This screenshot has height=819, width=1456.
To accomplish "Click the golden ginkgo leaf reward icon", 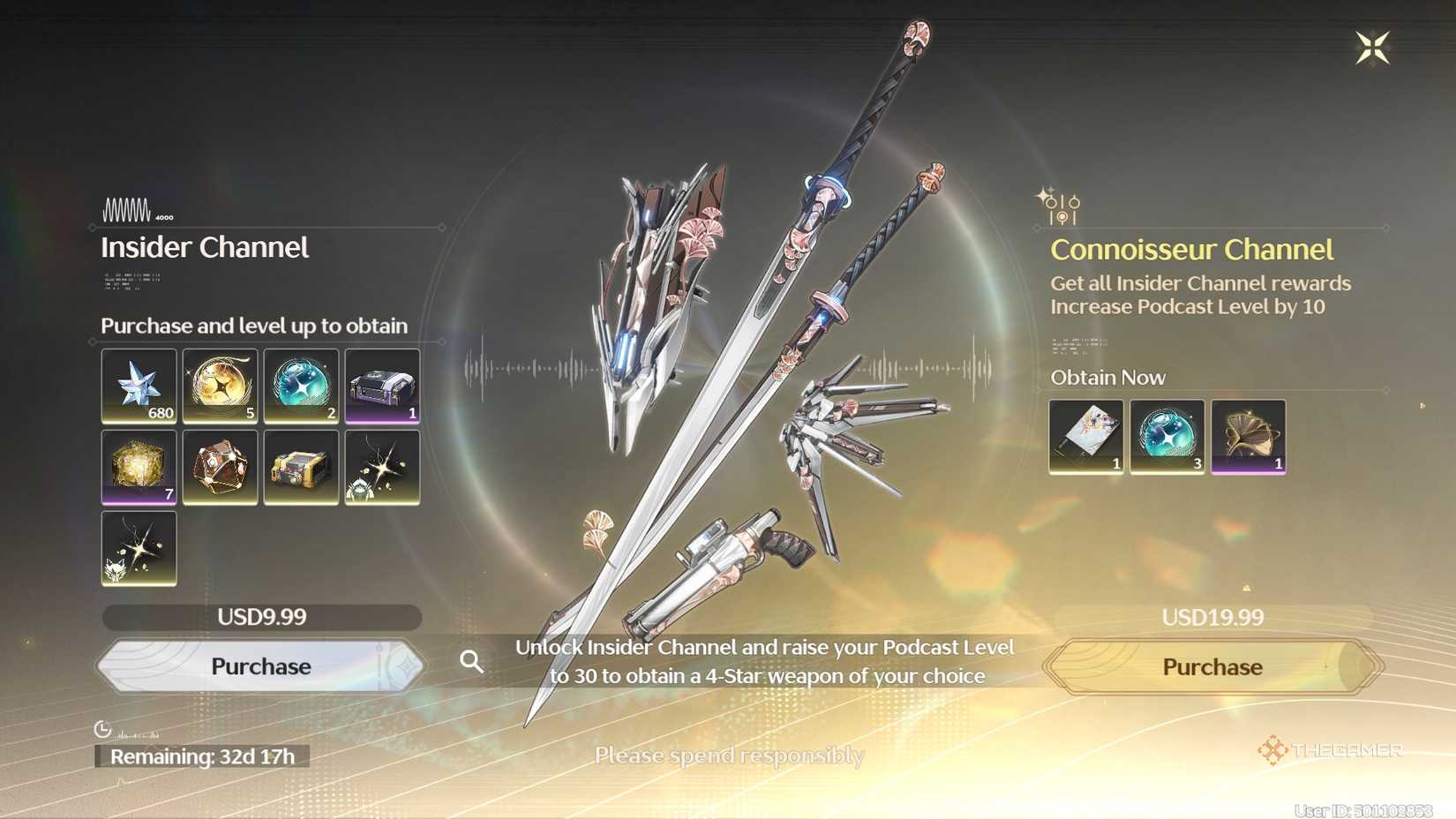I will [1248, 436].
